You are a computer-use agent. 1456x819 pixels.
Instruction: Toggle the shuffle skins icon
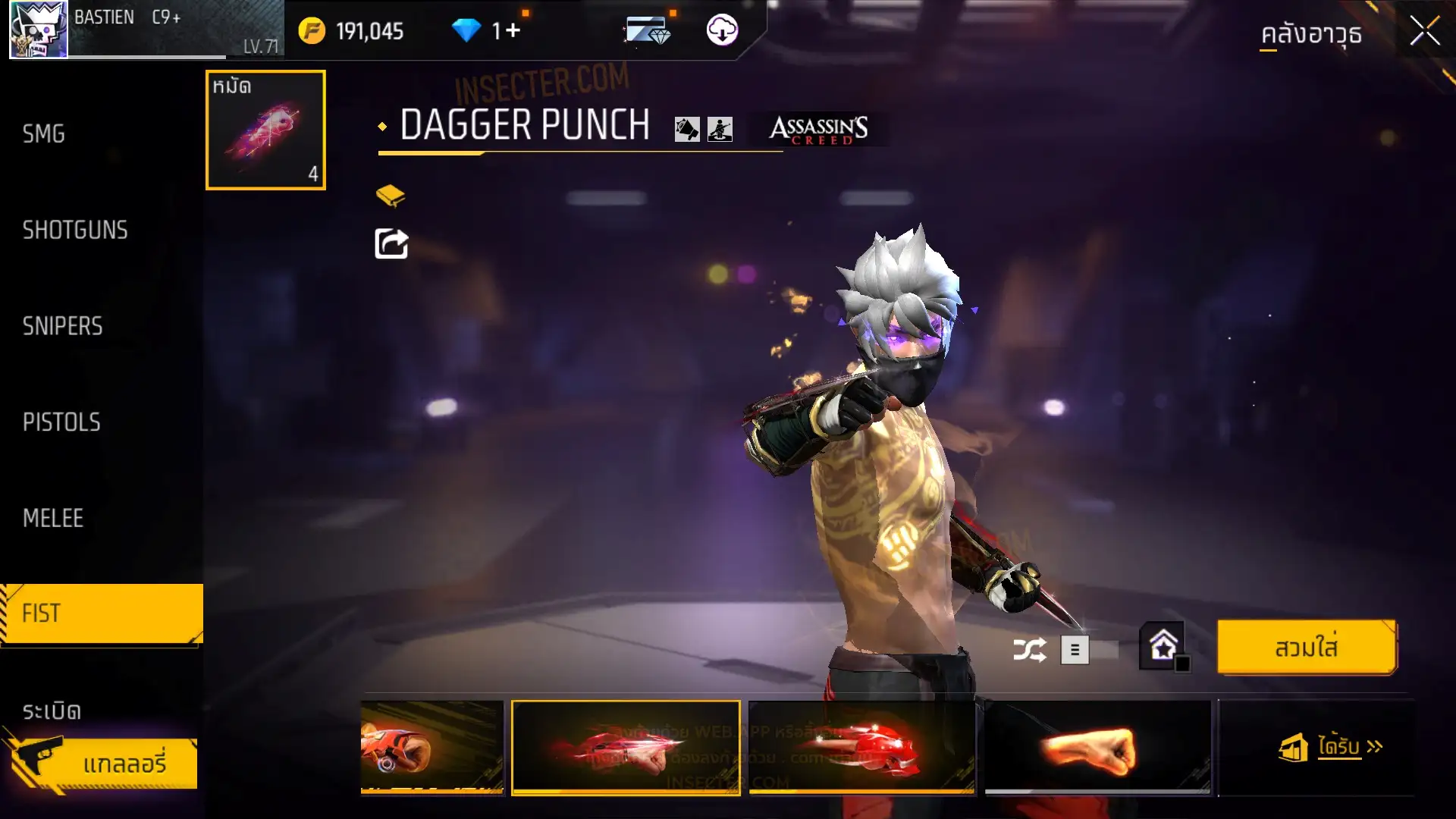click(1029, 650)
